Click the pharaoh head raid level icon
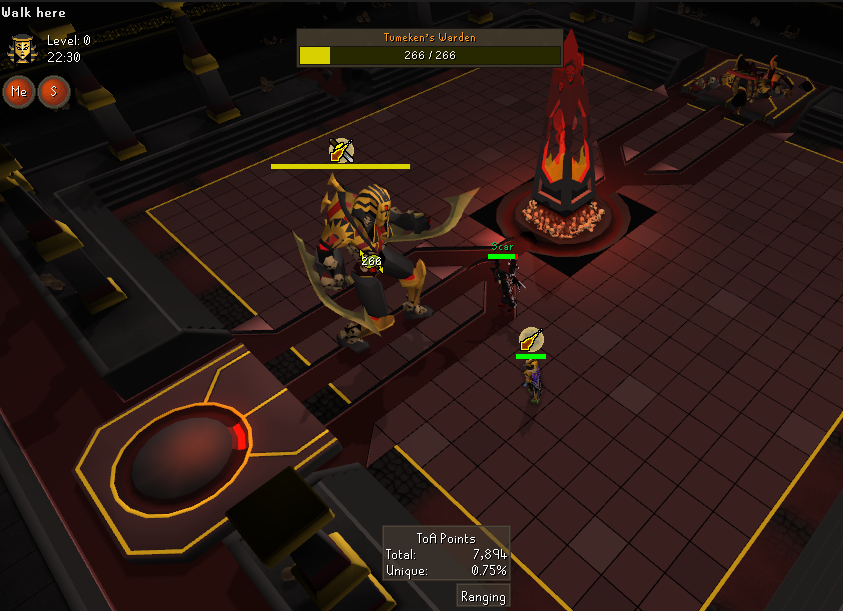This screenshot has height=611, width=843. click(22, 48)
